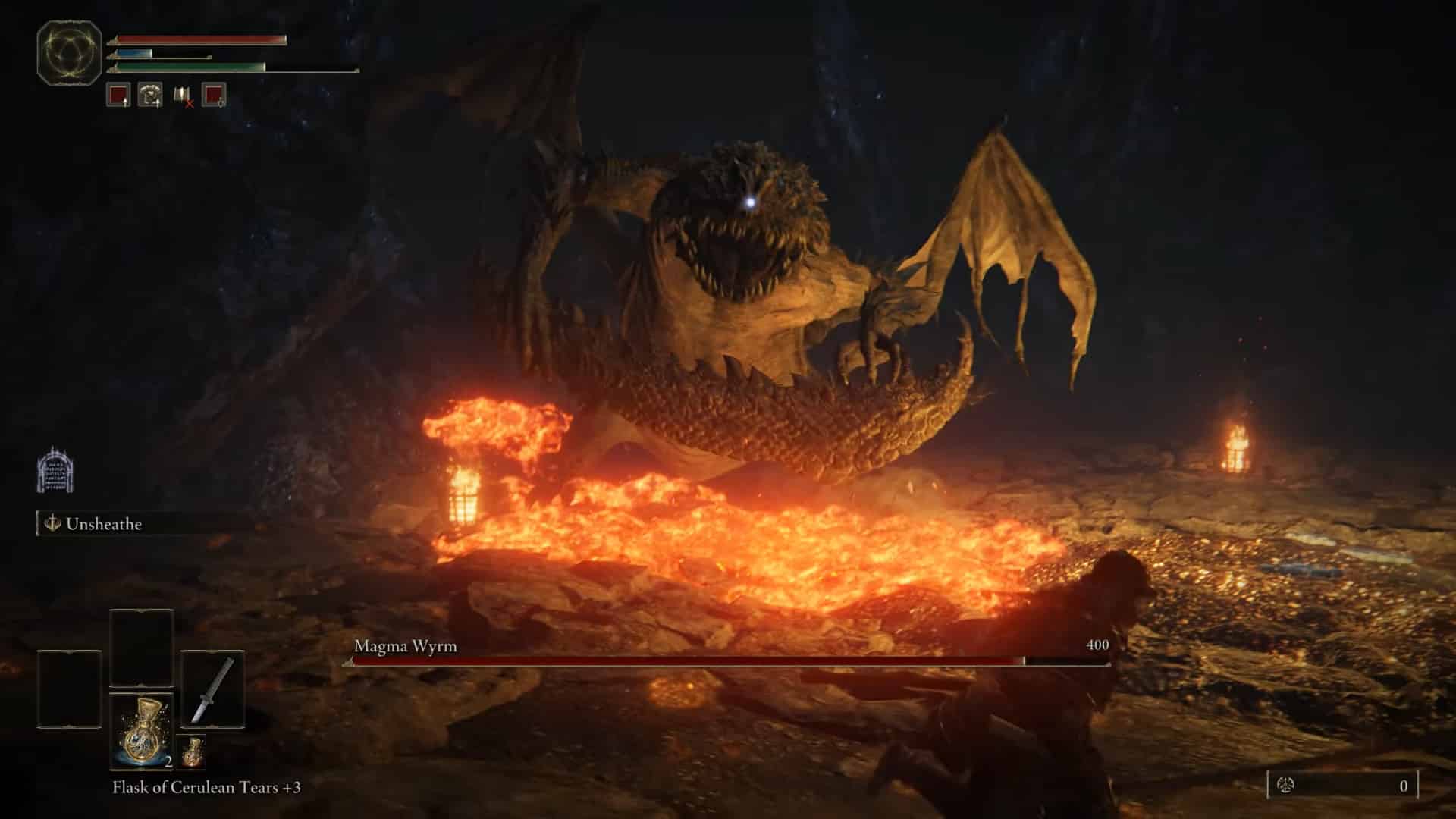Viewport: 1456px width, 819px height.
Task: Click the 400 damage number display
Action: pyautogui.click(x=1098, y=647)
